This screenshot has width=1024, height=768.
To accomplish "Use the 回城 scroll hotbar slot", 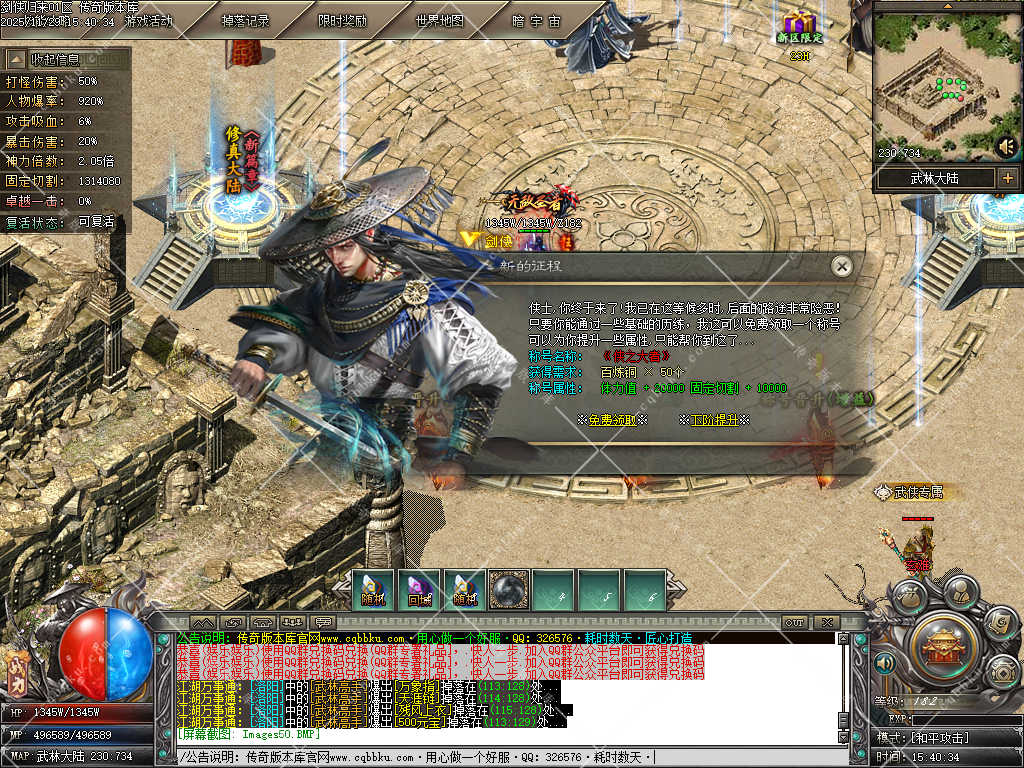I will tap(419, 590).
